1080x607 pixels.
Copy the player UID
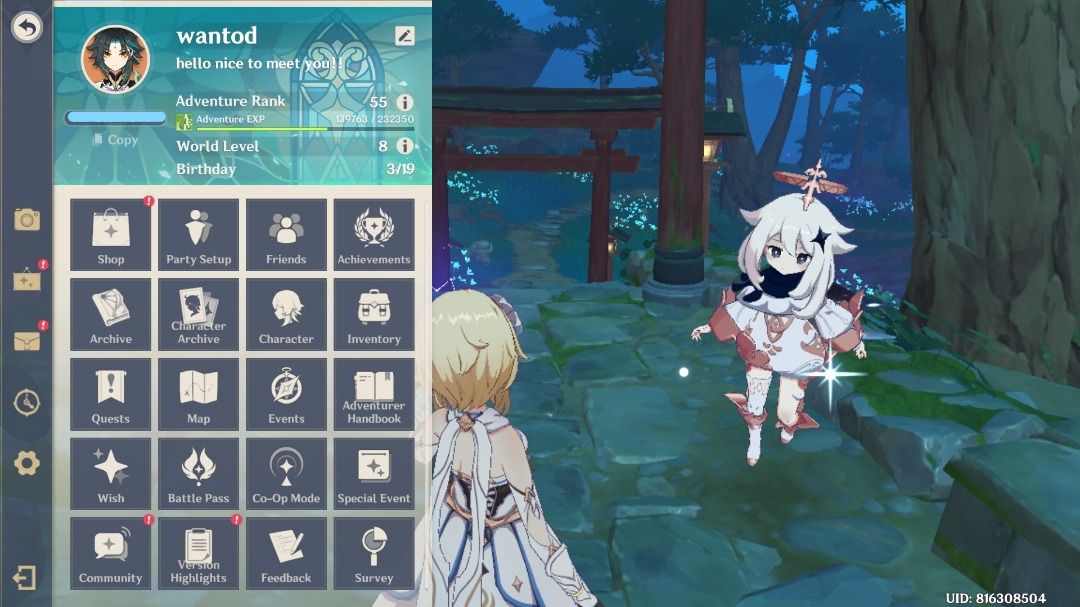tap(116, 140)
